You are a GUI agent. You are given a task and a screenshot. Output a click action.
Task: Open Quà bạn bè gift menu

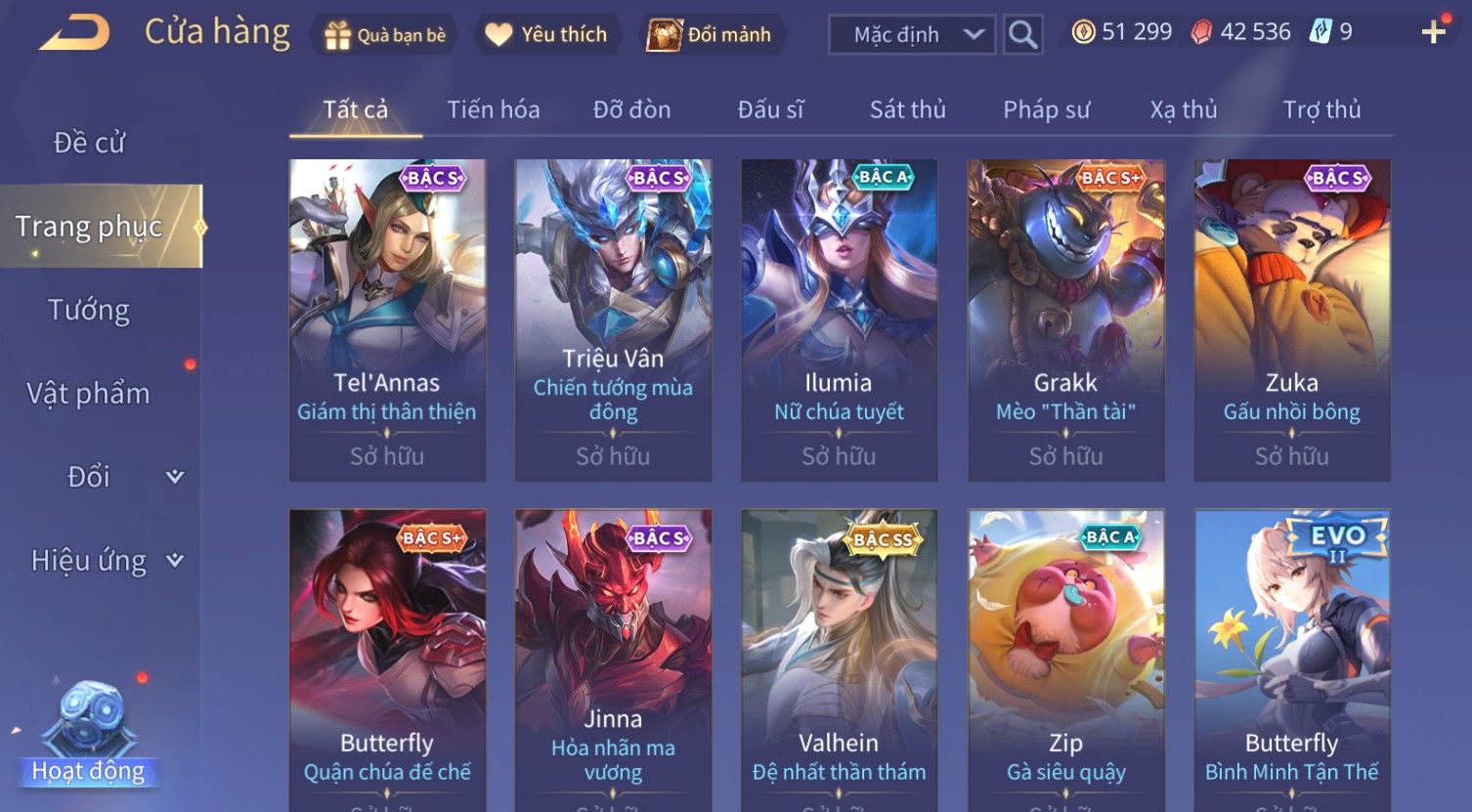[385, 35]
